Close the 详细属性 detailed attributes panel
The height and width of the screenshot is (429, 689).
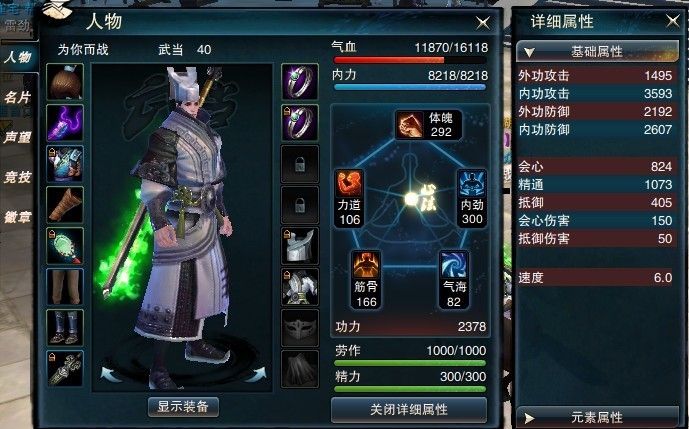click(x=671, y=20)
